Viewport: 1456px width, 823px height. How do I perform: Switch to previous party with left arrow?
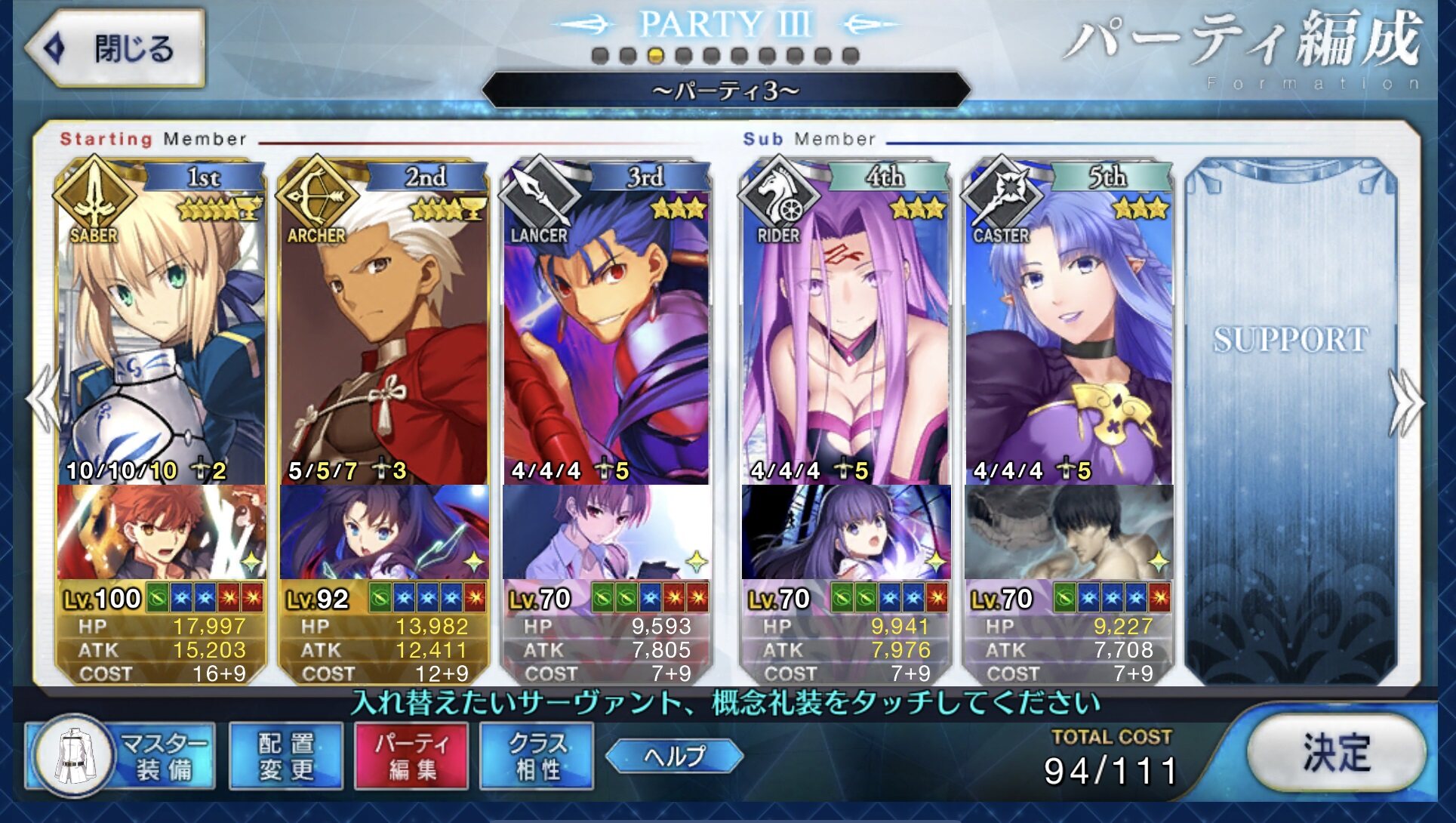[x=42, y=399]
